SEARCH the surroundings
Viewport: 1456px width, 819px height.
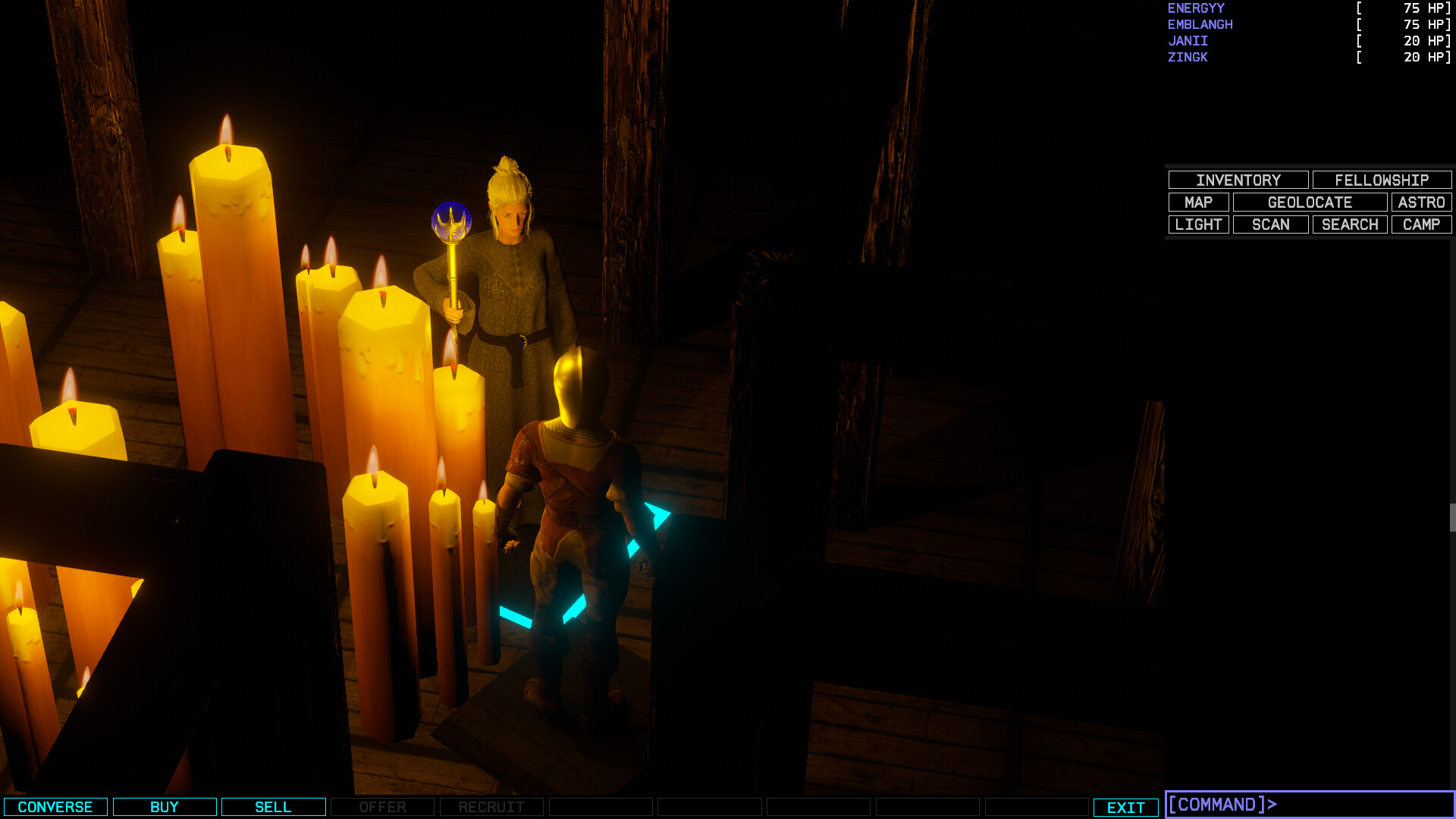[1349, 224]
